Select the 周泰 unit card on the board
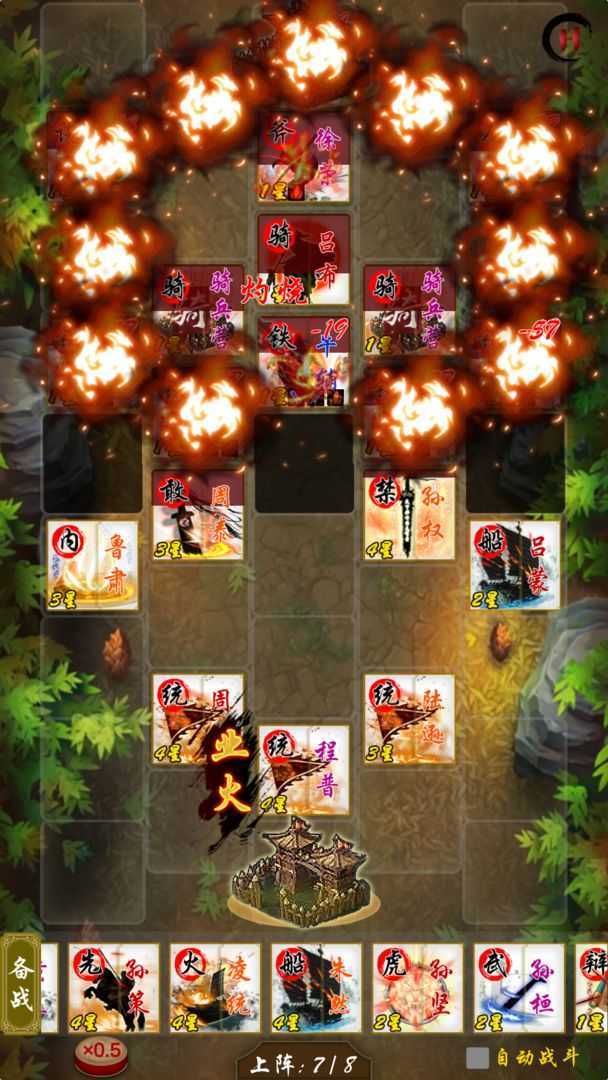Screen dimensions: 608x1080 click(198, 516)
